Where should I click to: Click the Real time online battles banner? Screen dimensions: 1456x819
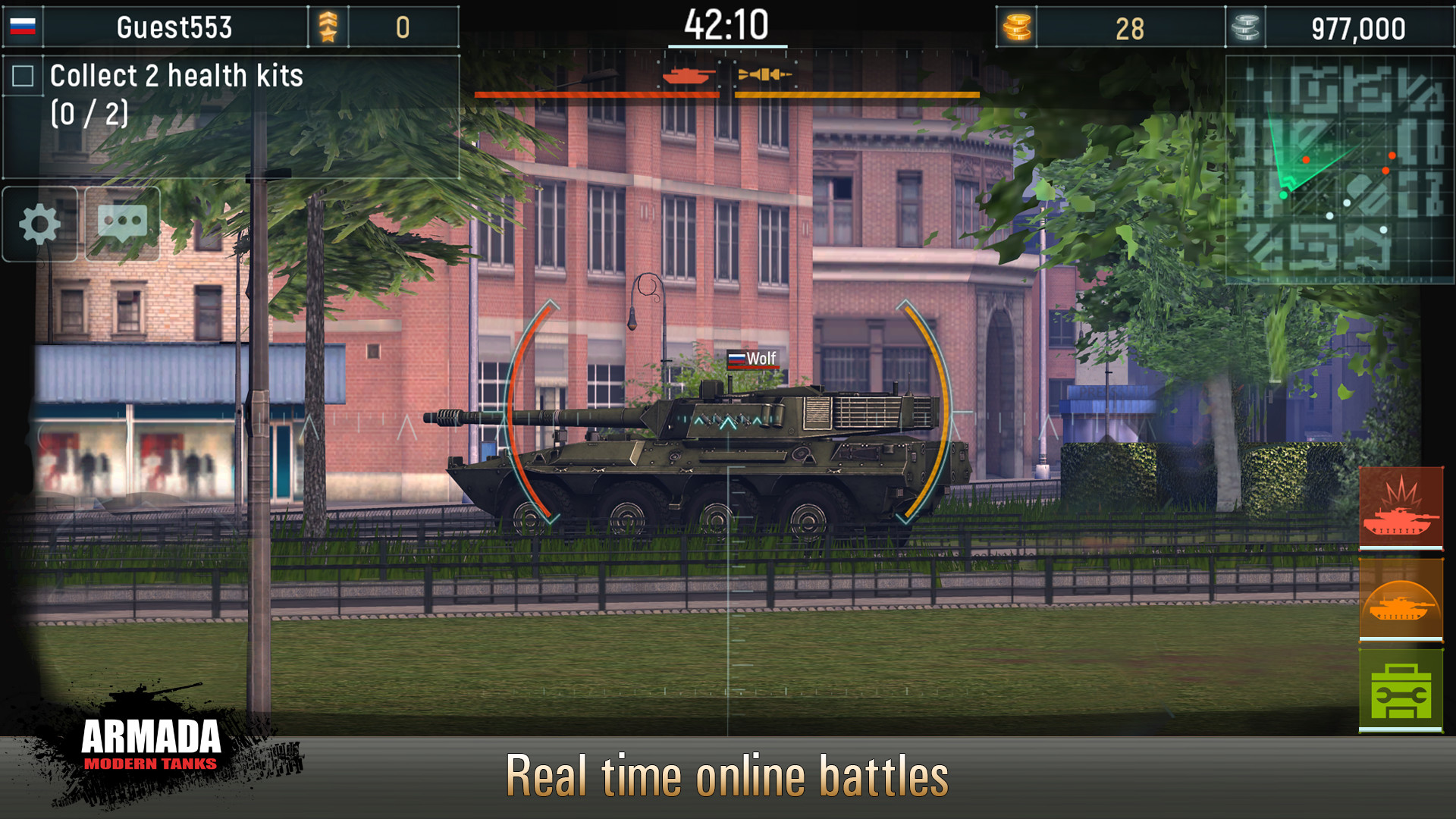point(728,775)
